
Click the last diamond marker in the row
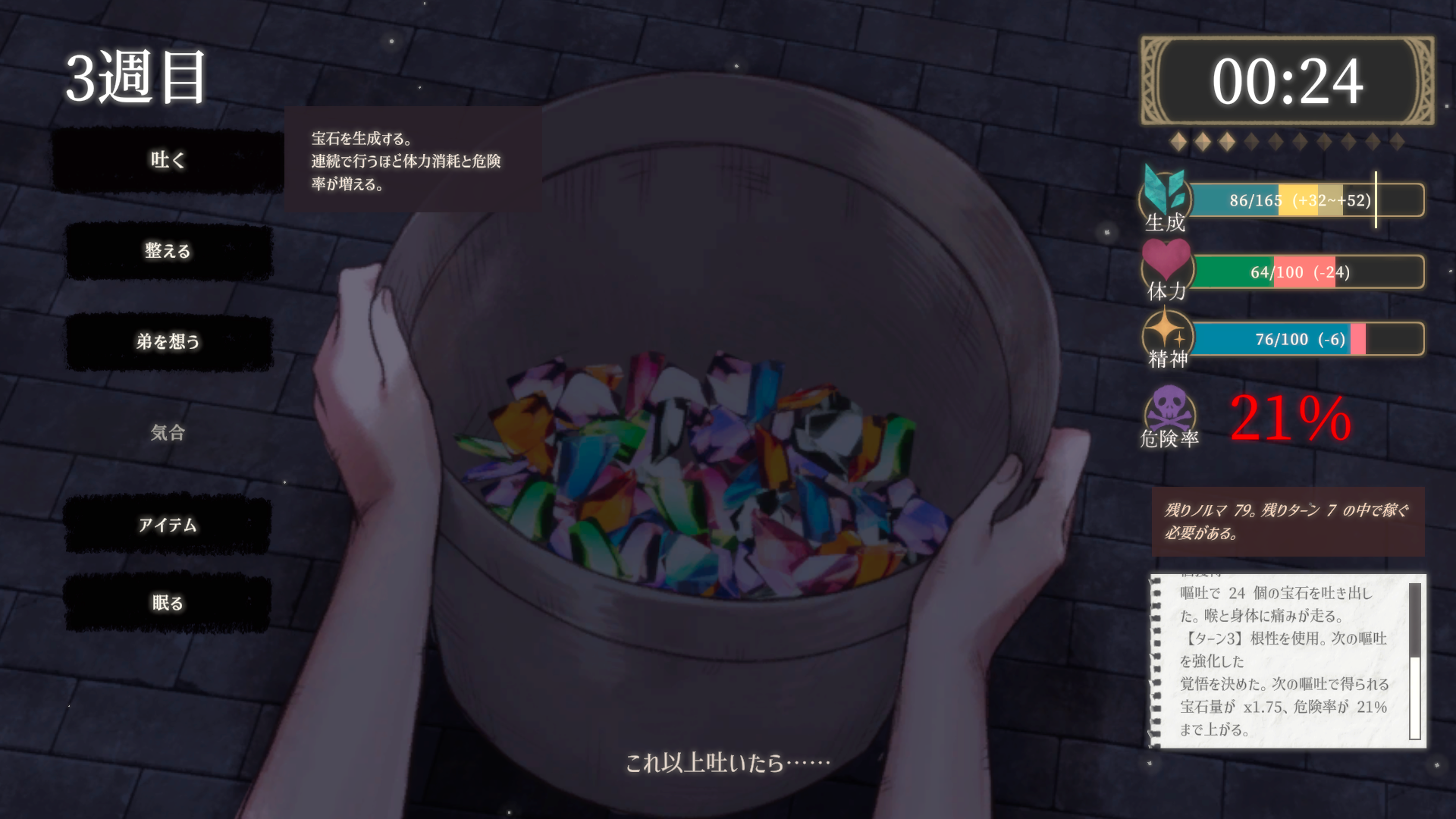click(1398, 140)
